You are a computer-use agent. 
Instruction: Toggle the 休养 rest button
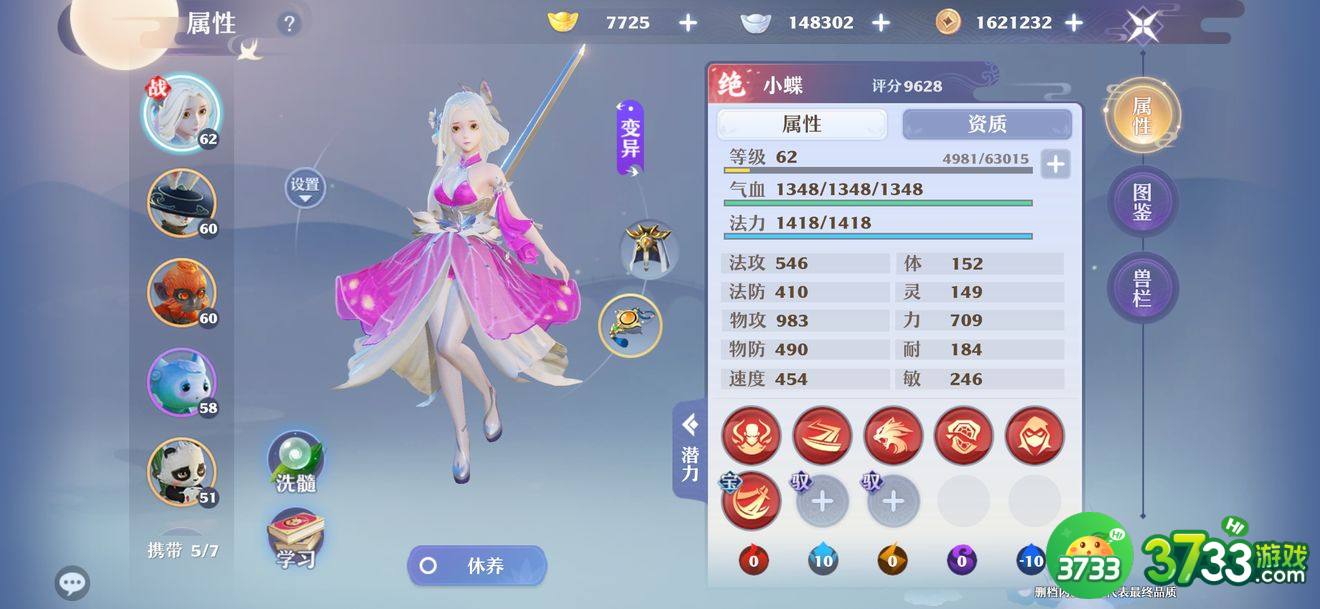[477, 565]
